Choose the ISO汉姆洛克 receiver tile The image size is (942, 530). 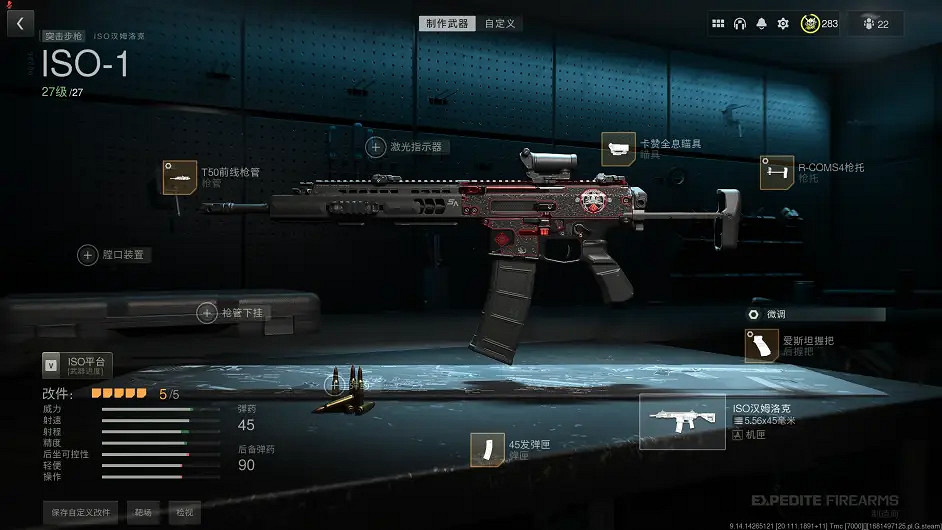(682, 421)
